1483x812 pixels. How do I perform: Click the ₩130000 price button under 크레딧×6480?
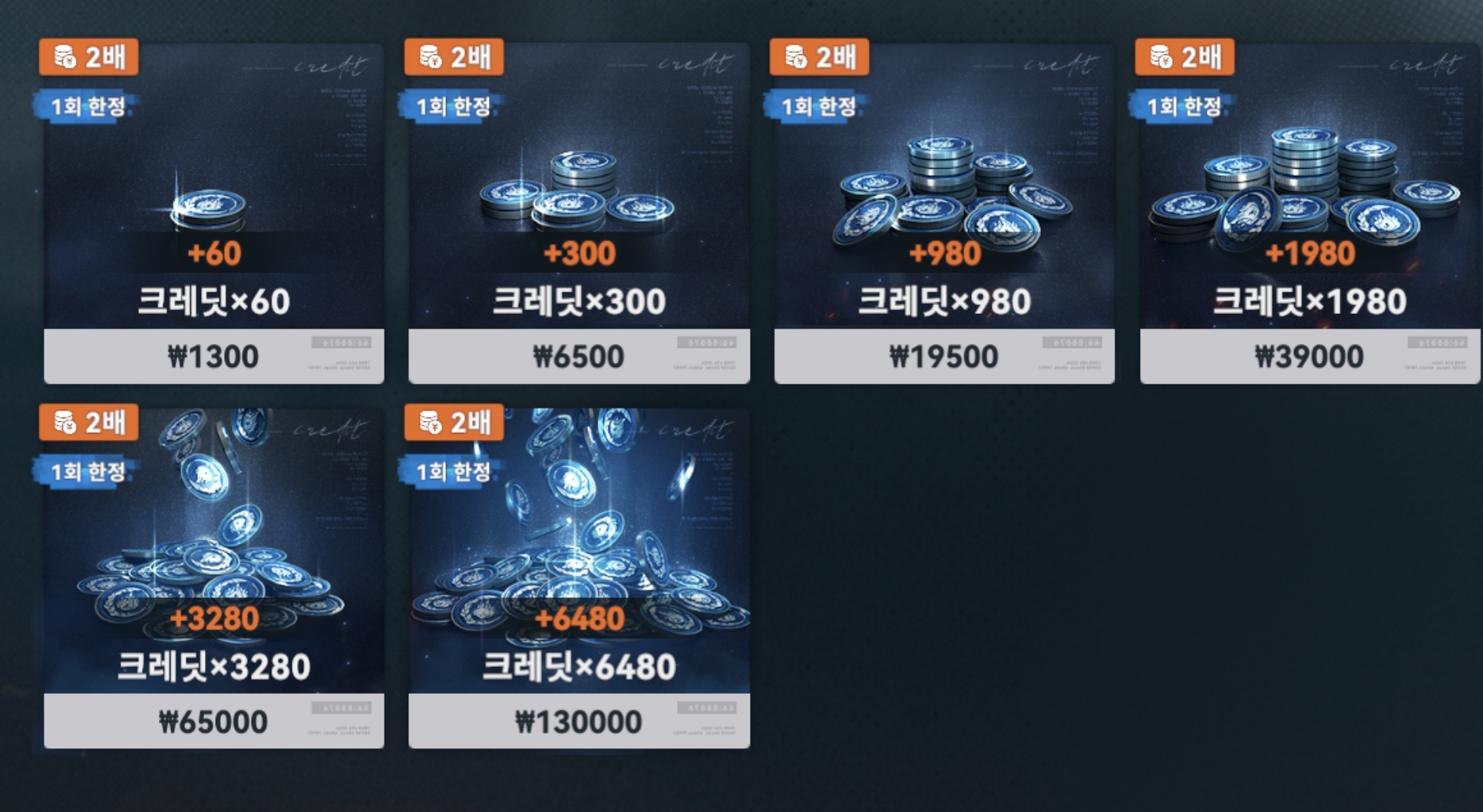577,720
